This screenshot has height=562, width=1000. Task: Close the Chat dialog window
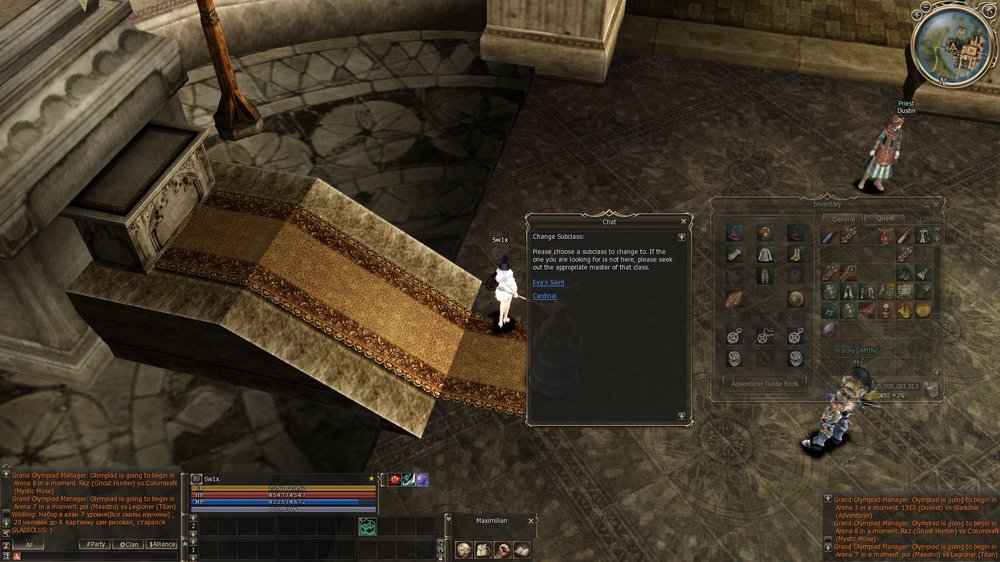[684, 222]
